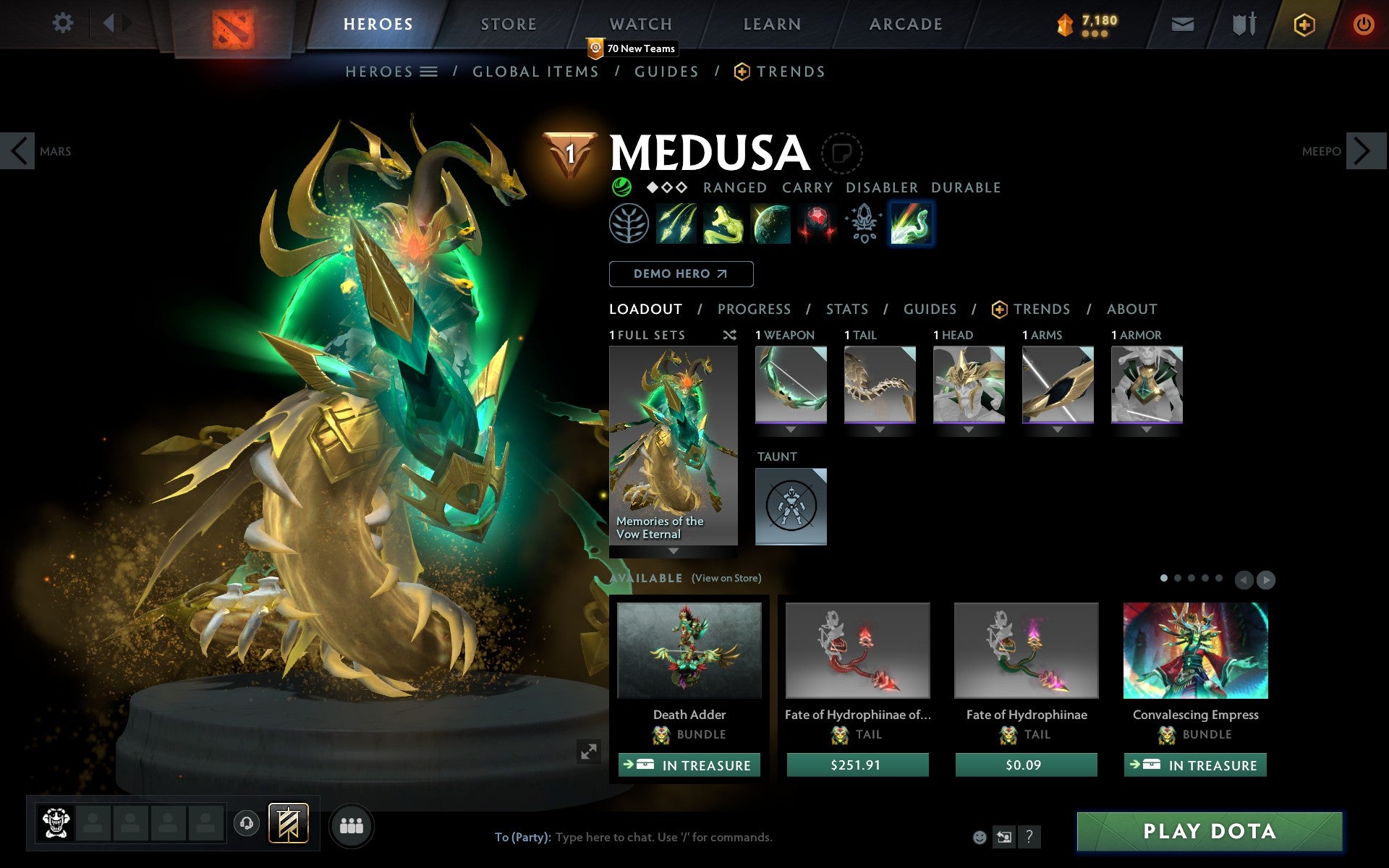Viewport: 1389px width, 868px height.
Task: Switch to the PROGRESS tab
Action: click(753, 309)
